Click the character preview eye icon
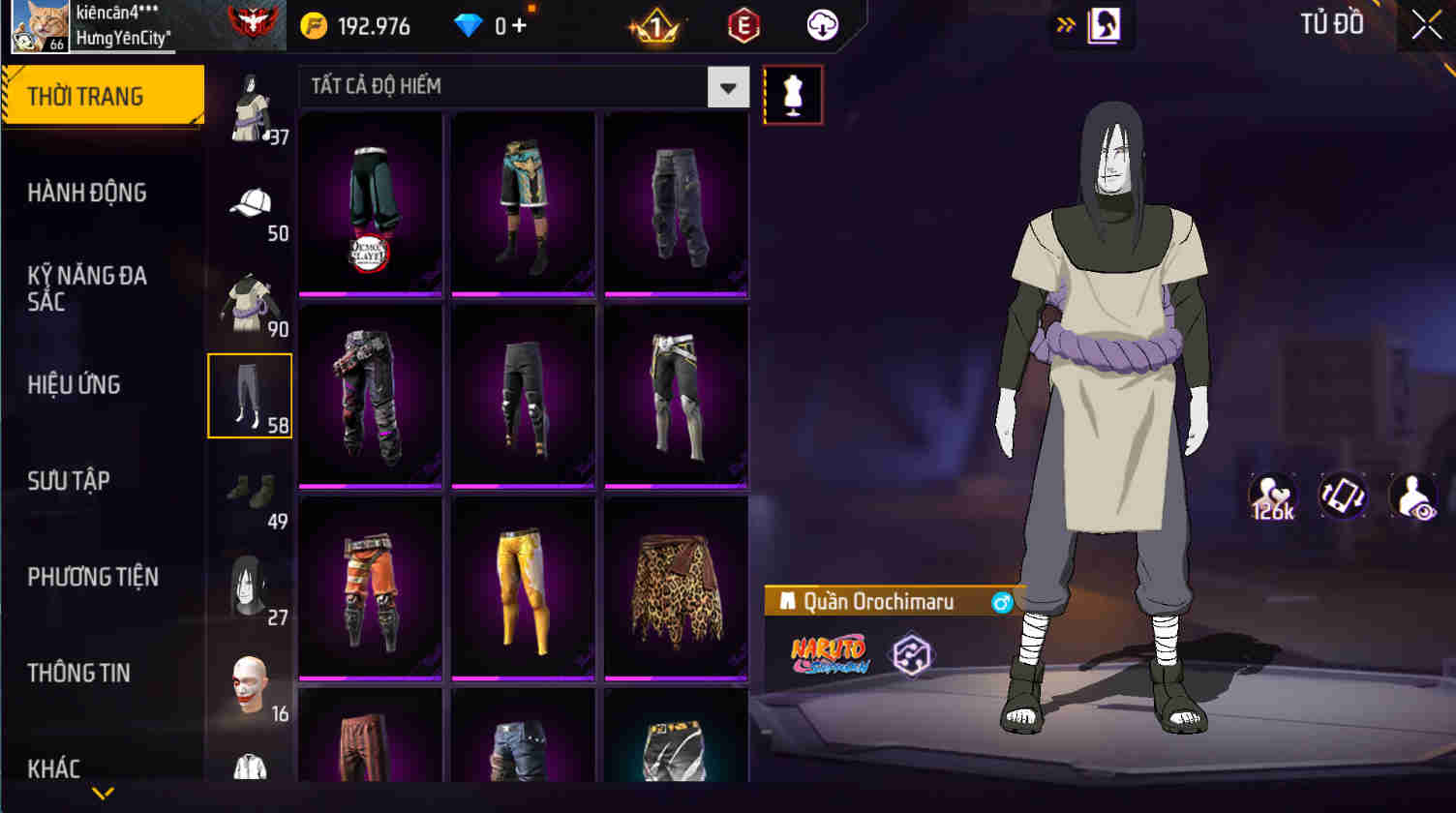 (1414, 496)
